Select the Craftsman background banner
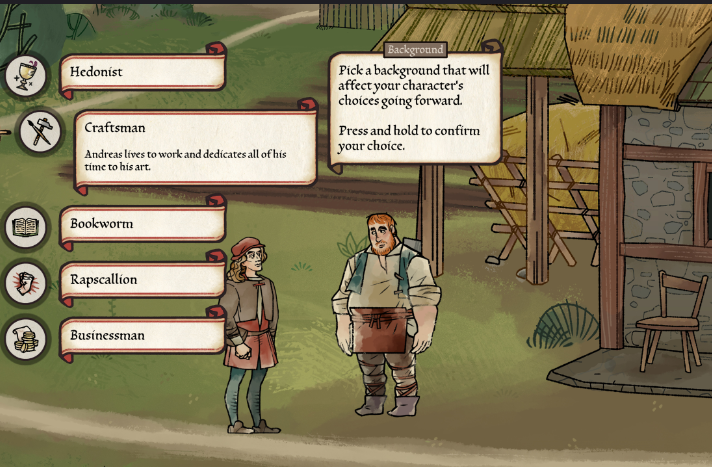 (195, 147)
